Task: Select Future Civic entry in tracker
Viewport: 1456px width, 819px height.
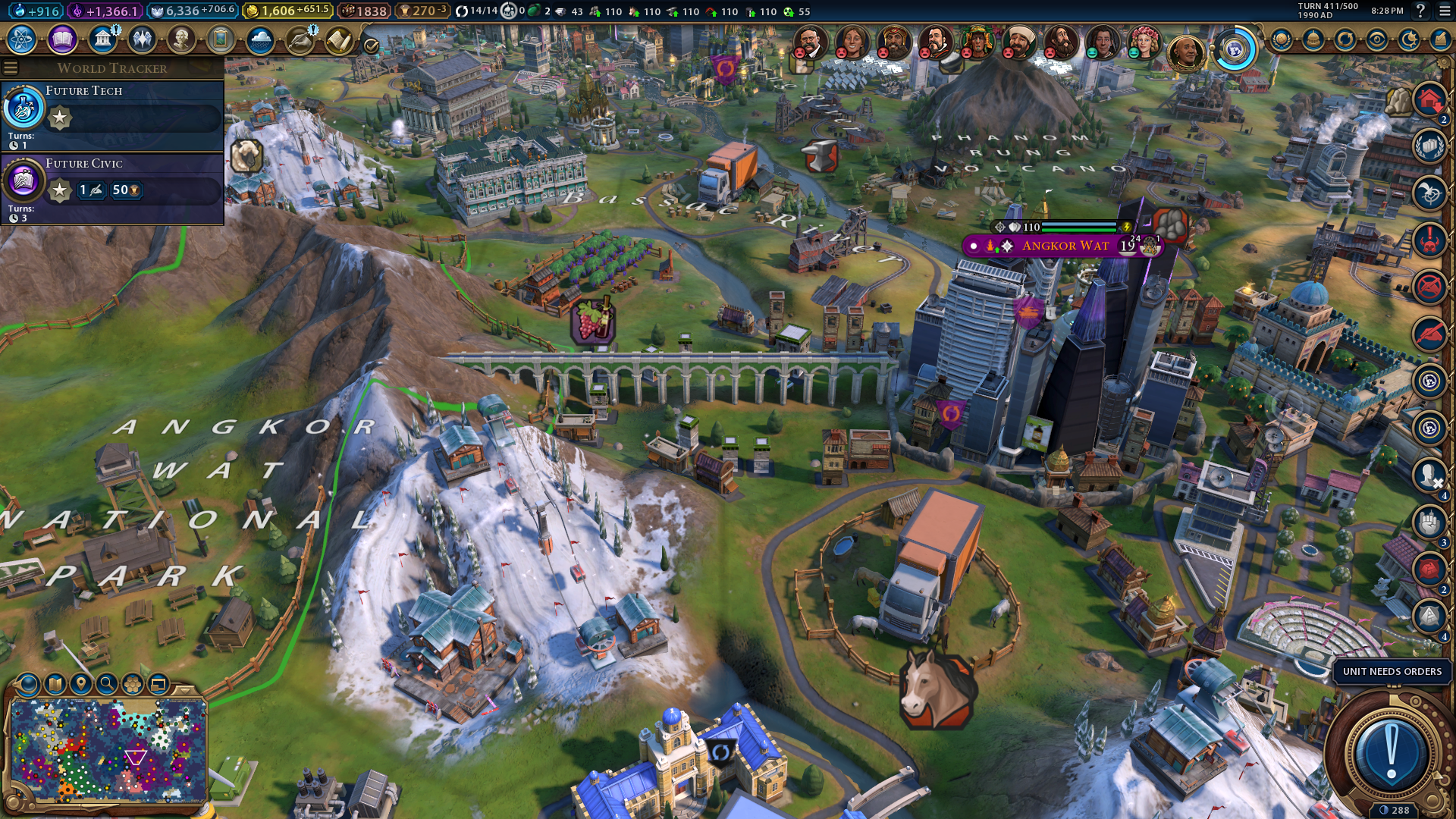Action: pos(114,187)
